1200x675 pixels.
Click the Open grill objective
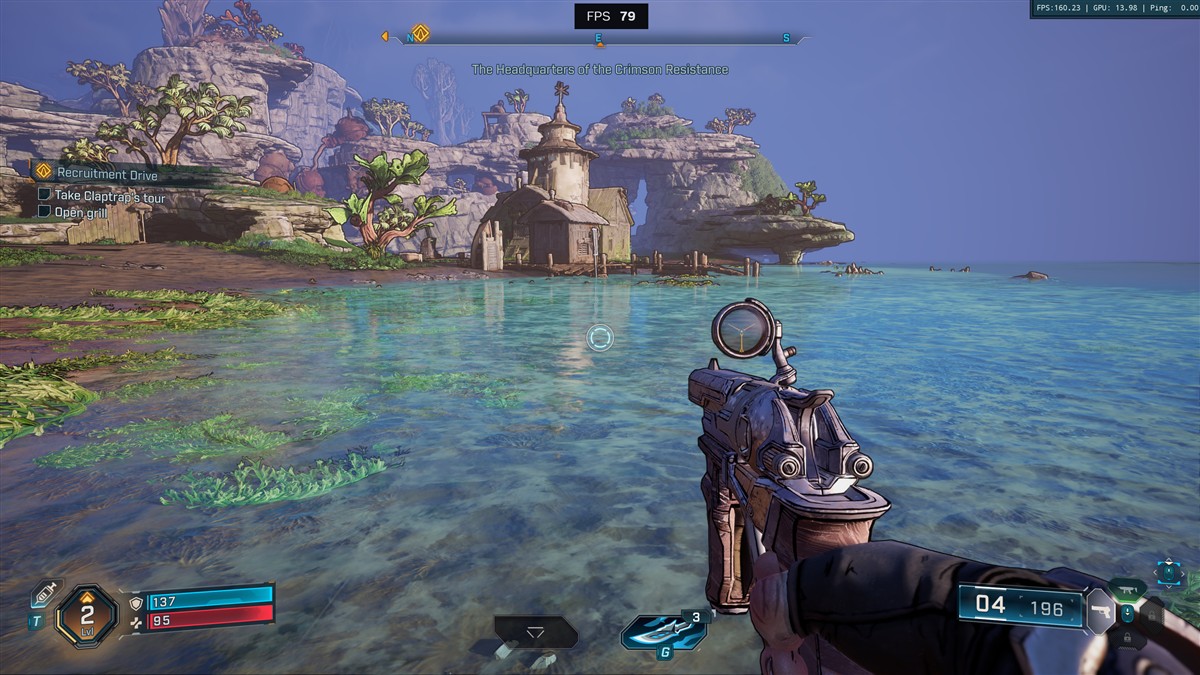pyautogui.click(x=82, y=212)
